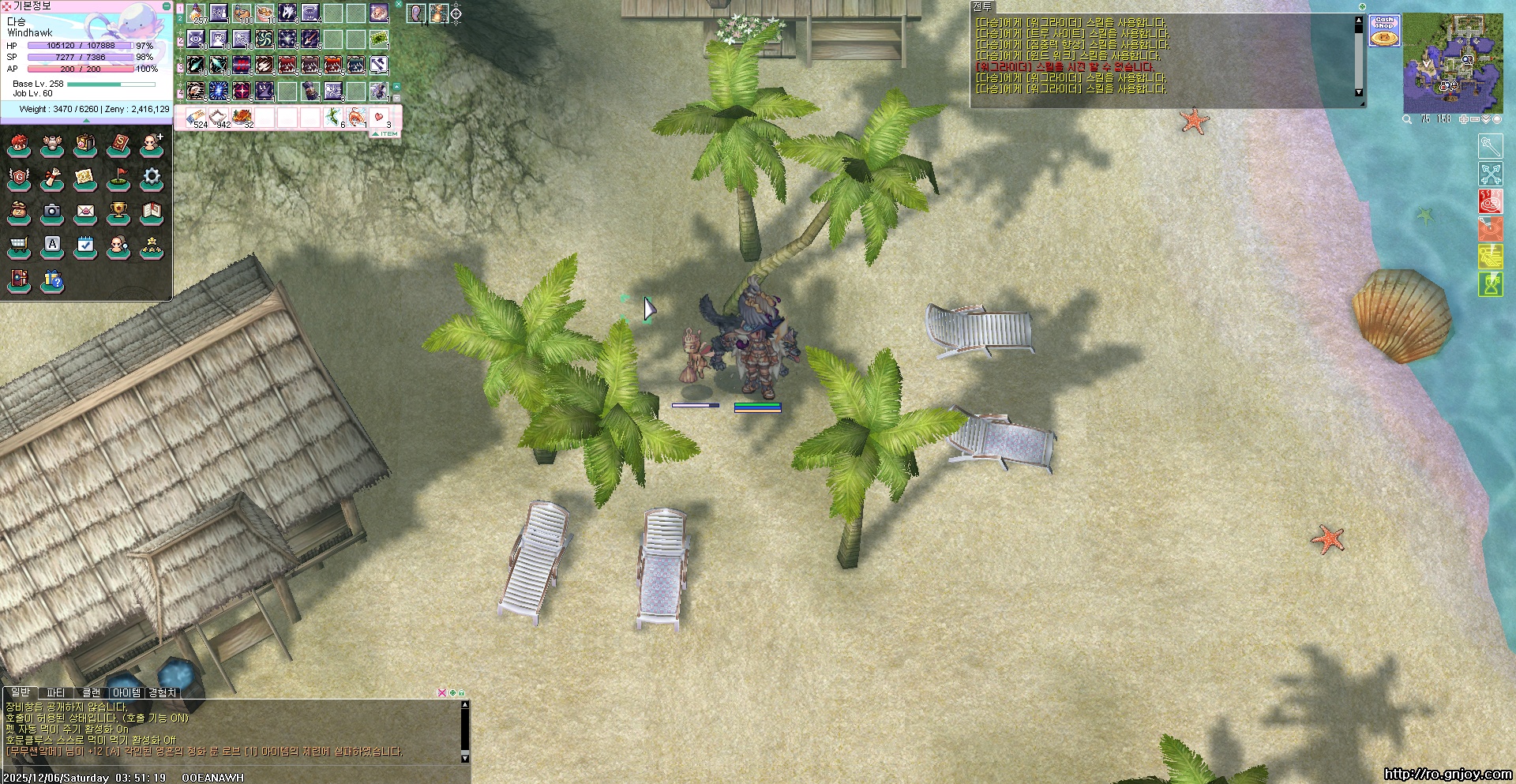Select the heart item with count 3
Image resolution: width=1516 pixels, height=784 pixels.
tap(380, 118)
